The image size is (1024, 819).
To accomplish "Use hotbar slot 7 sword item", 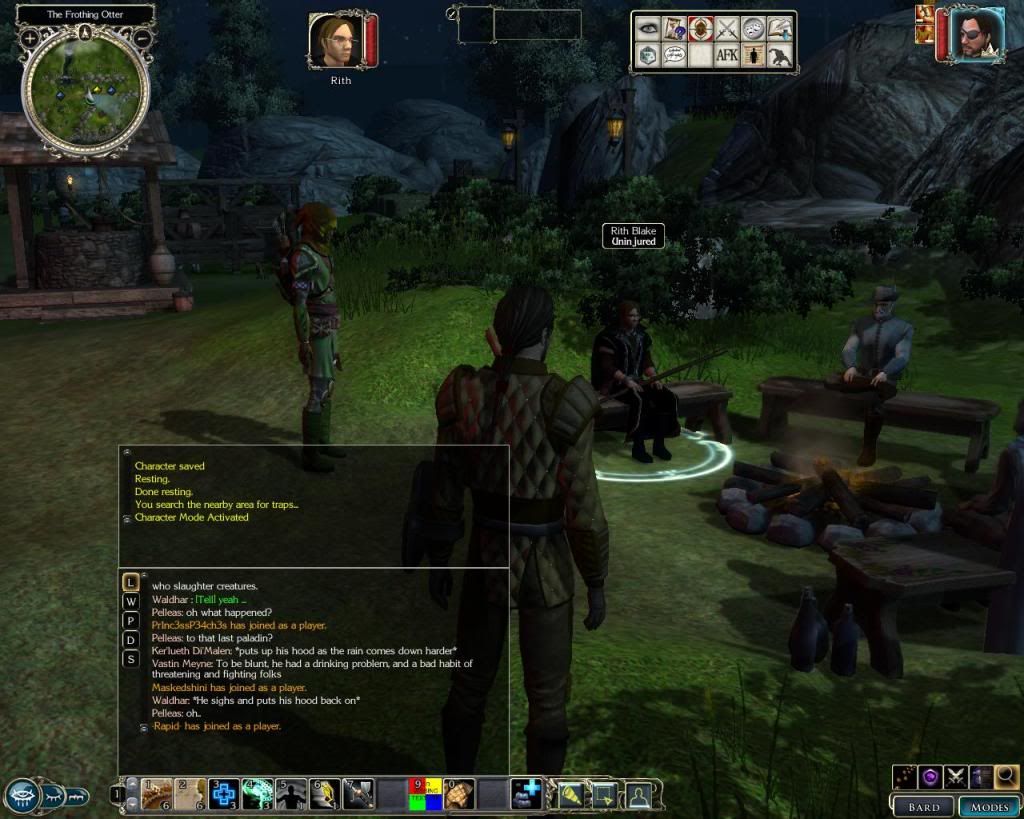I will (358, 793).
